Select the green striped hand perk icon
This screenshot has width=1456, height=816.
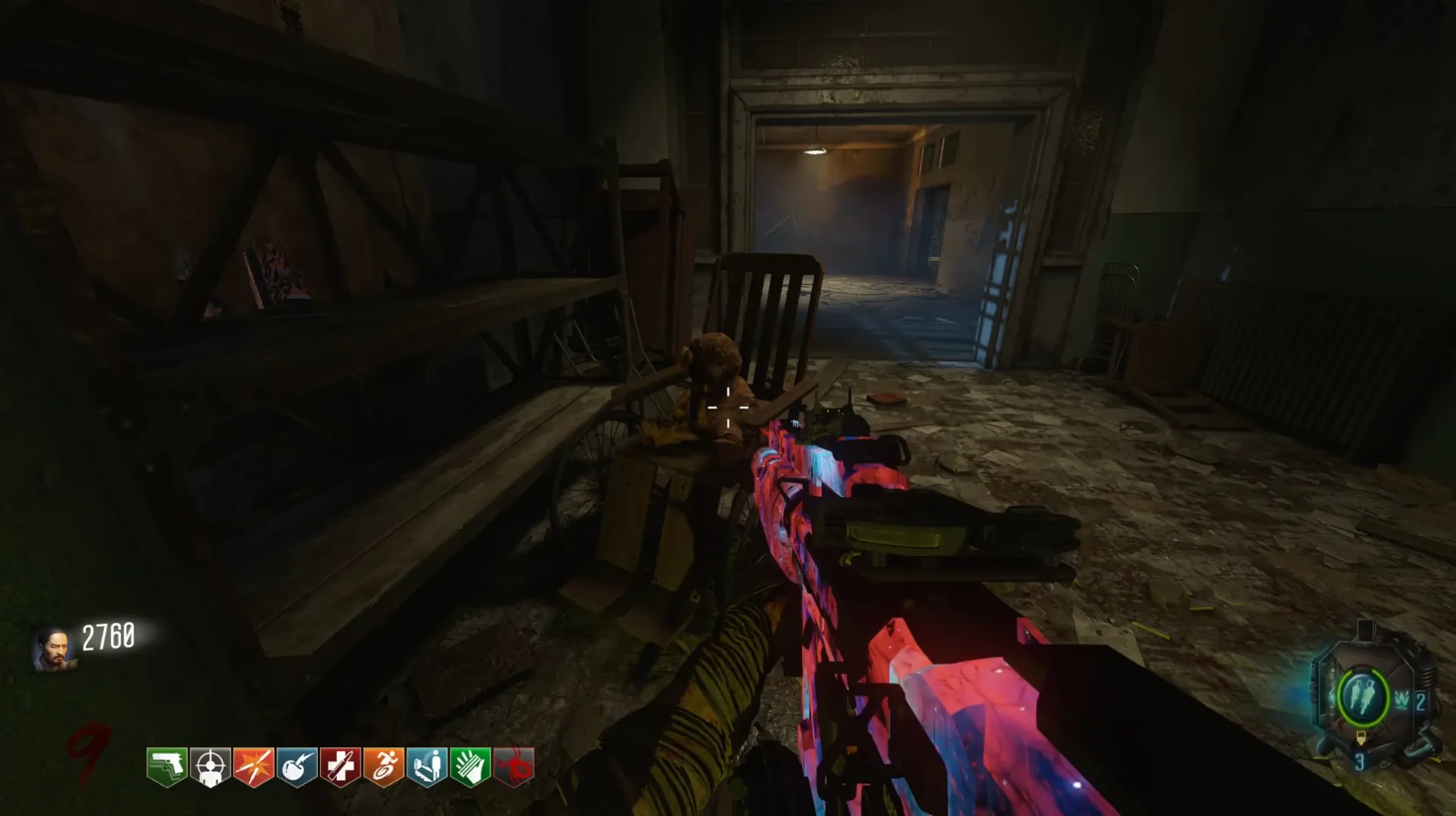[x=470, y=766]
